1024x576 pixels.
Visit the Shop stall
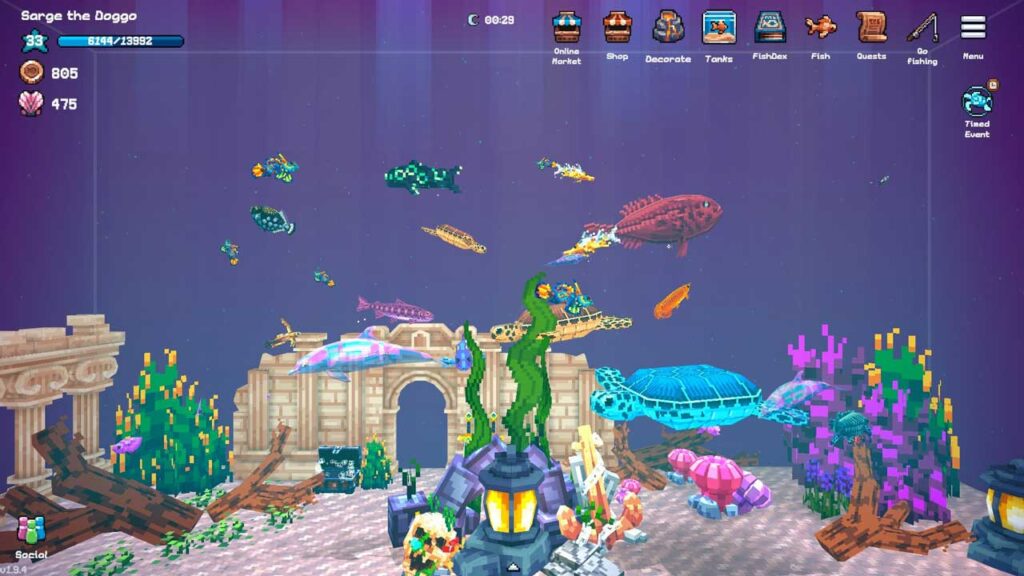click(x=617, y=28)
